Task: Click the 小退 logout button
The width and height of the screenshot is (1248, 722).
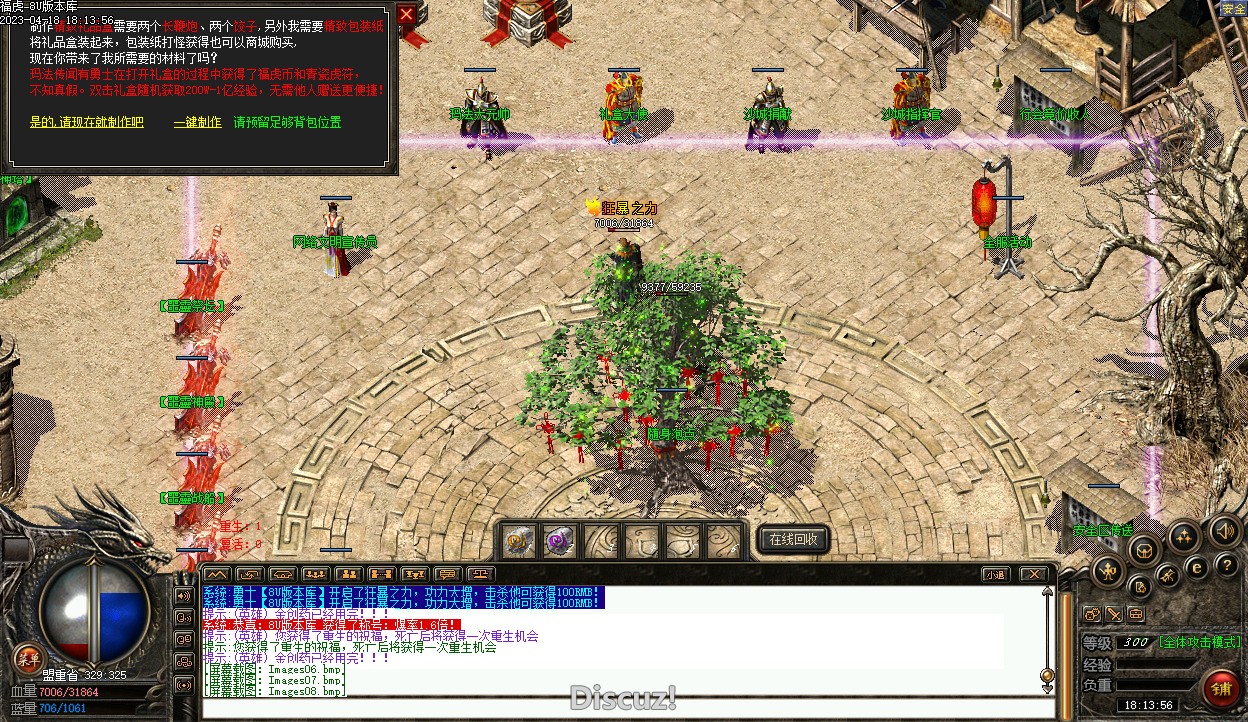Action: [994, 574]
